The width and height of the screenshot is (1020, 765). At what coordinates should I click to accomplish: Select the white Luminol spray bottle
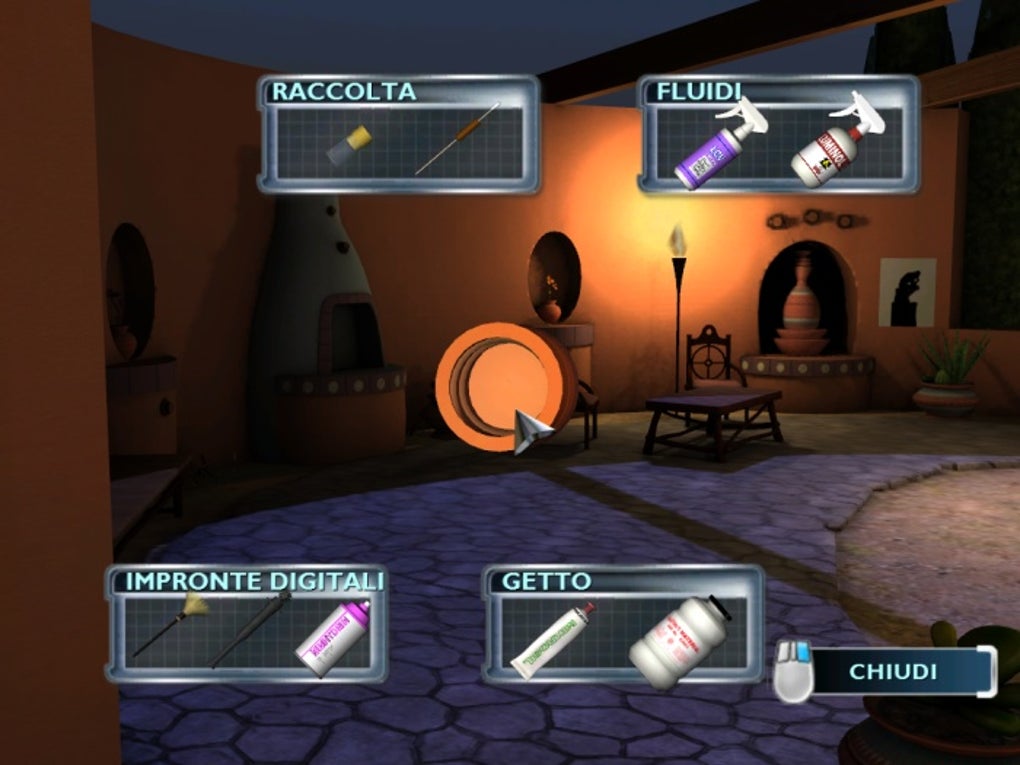(828, 148)
